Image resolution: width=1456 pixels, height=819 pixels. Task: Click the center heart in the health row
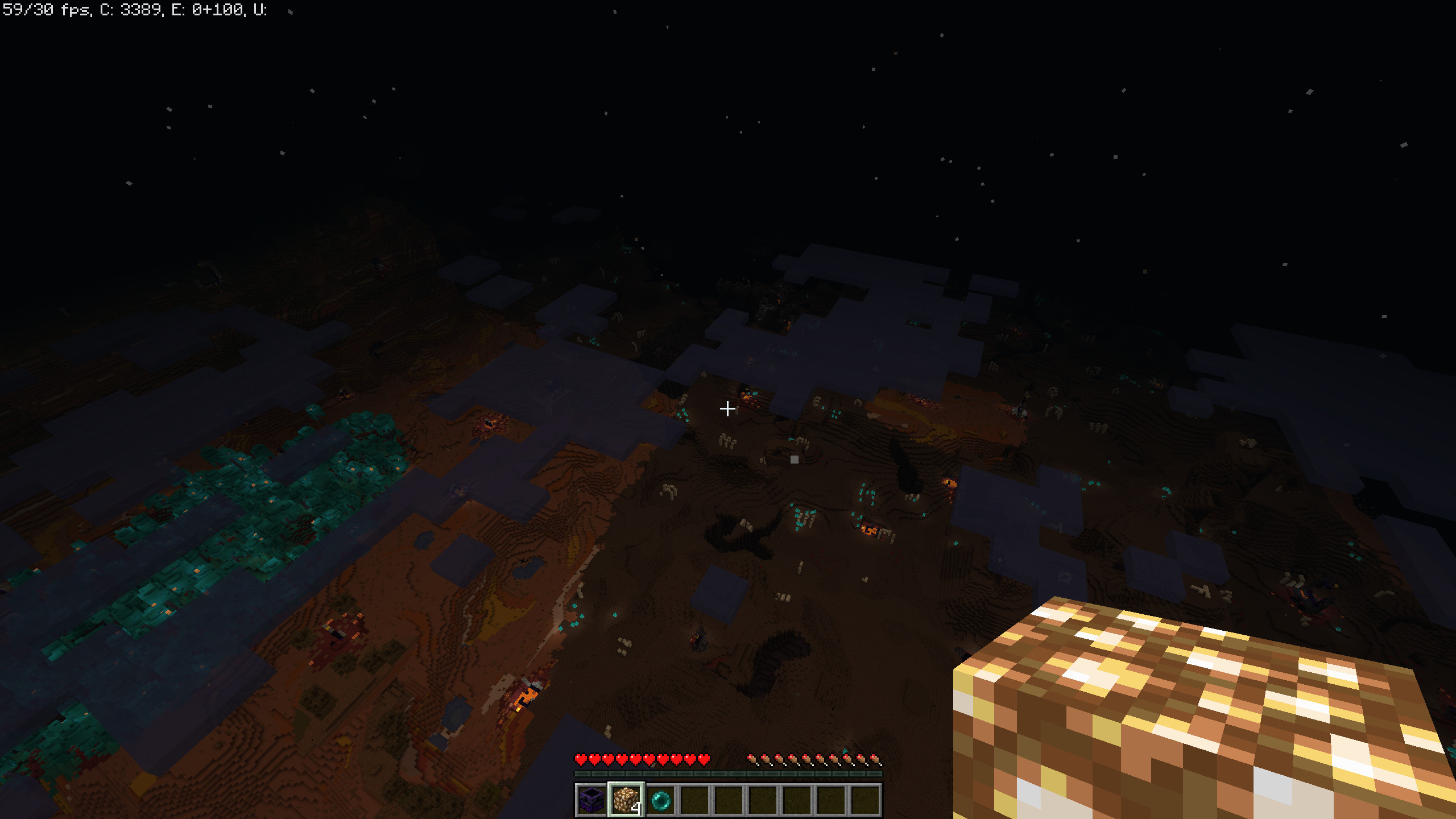point(643,759)
